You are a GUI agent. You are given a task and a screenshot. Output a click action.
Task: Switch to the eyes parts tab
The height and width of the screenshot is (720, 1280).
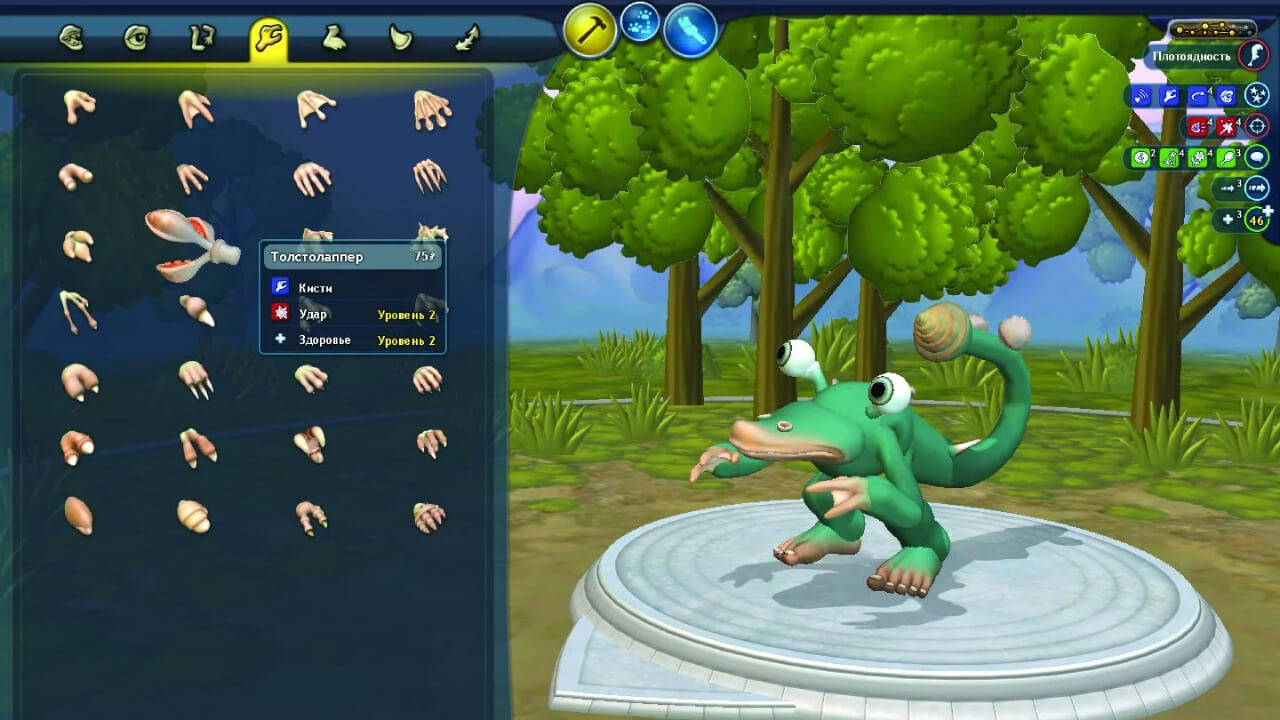coord(136,39)
